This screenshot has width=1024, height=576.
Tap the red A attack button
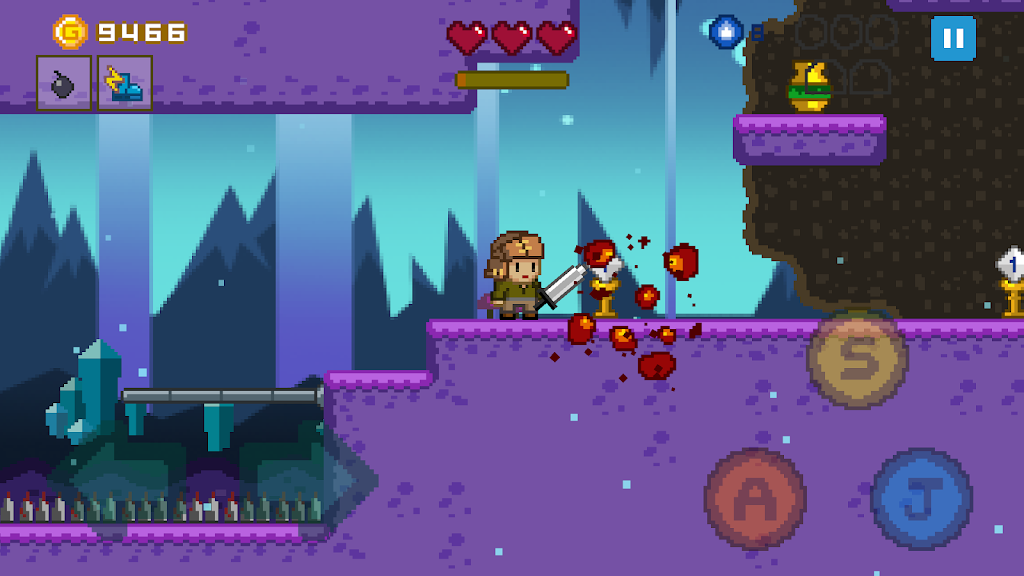click(755, 497)
